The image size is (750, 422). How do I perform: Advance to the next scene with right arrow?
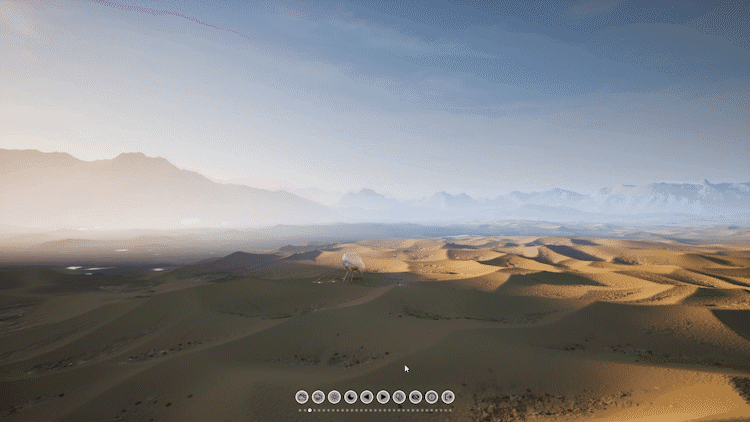click(x=383, y=397)
